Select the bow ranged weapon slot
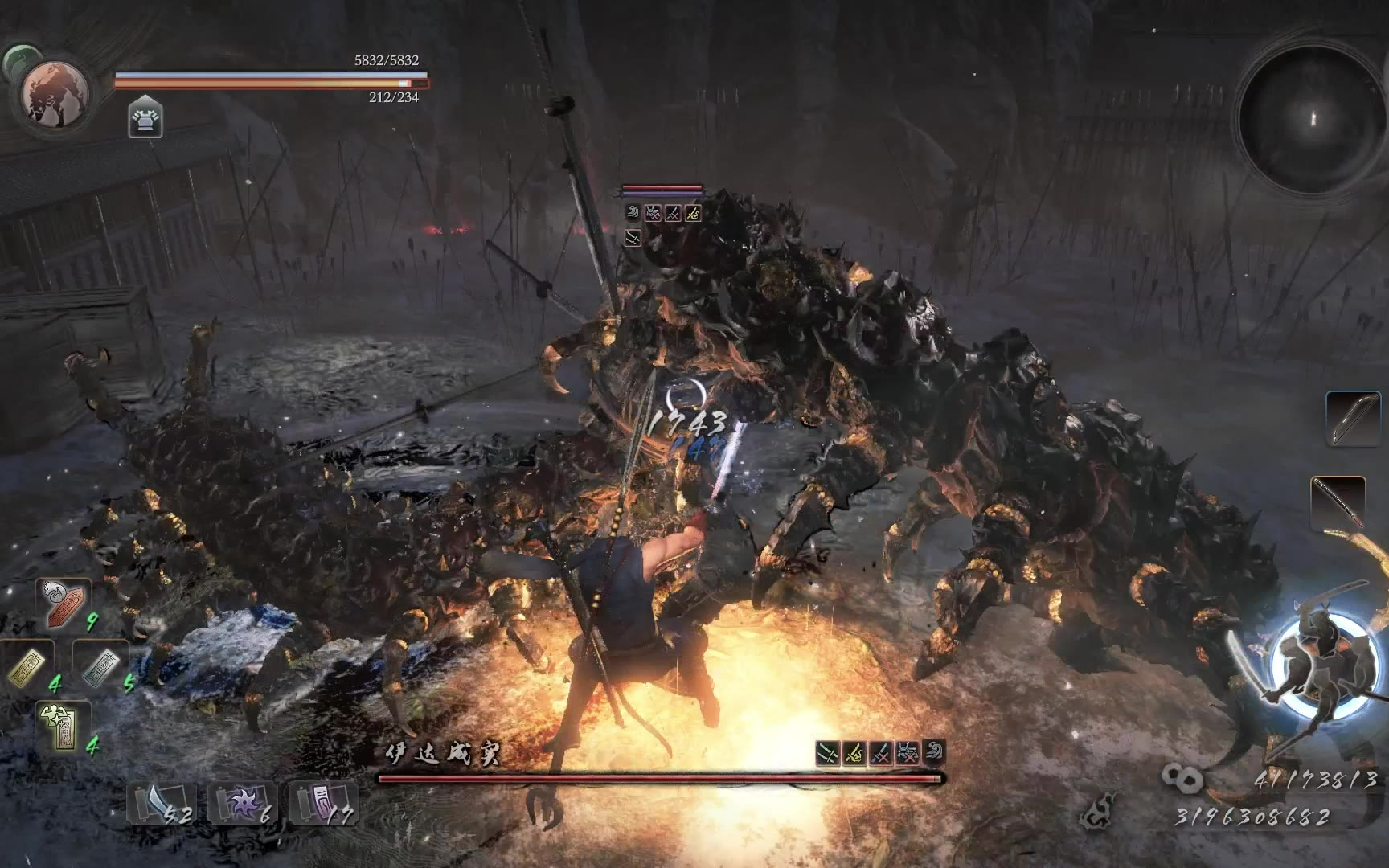 1352,418
